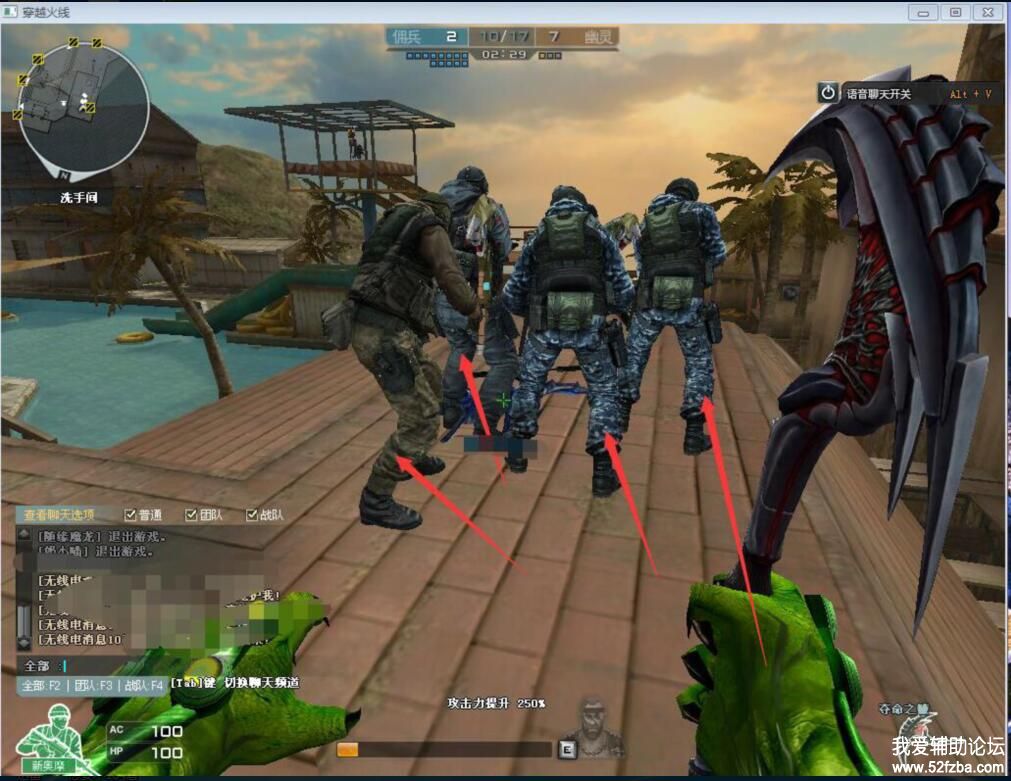Screen dimensions: 1011x781
Task: Click the chat scroll-up arrow
Action: [23, 535]
